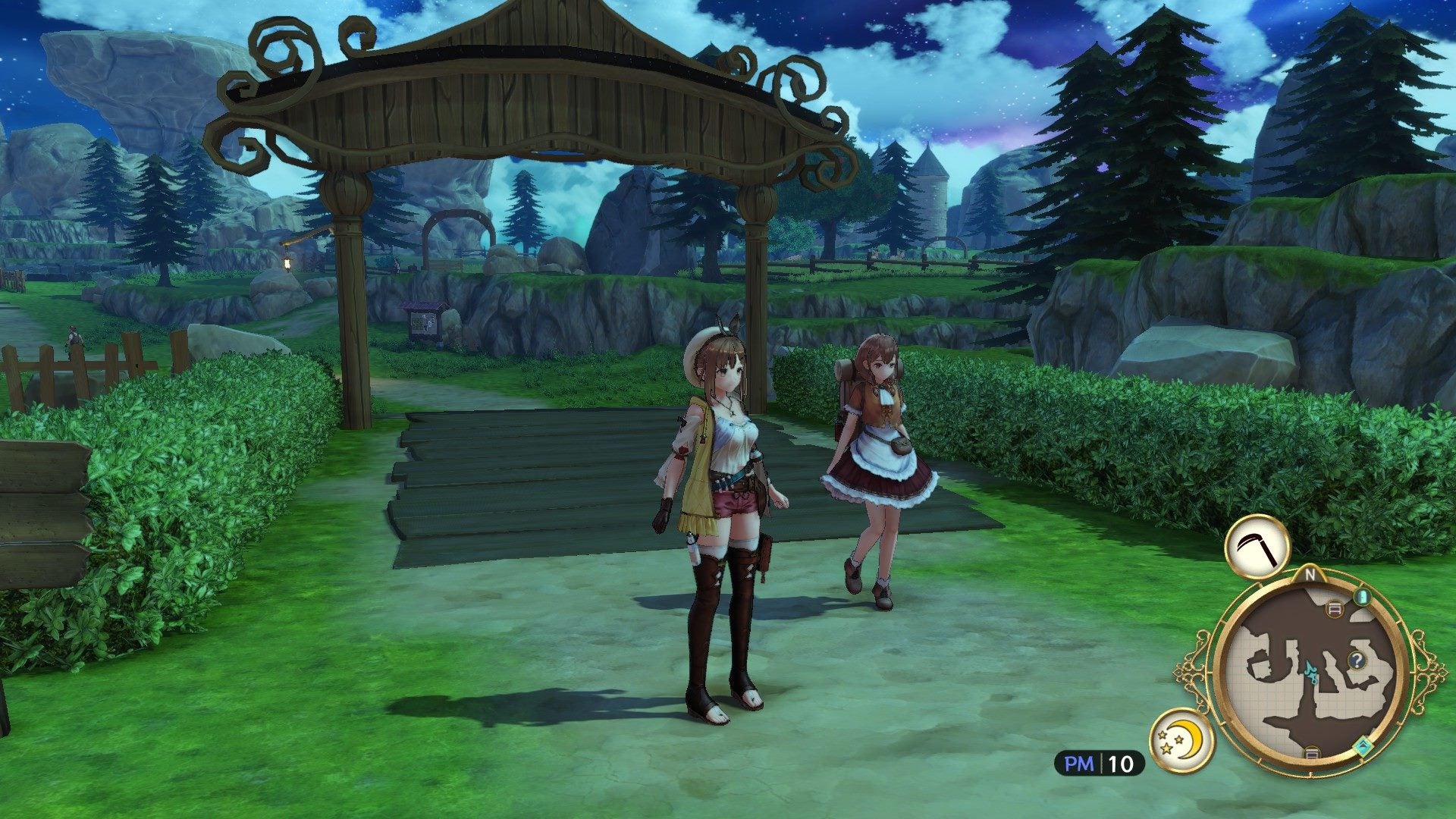The height and width of the screenshot is (819, 1456).
Task: Click the lower building marker on the minimap
Action: (x=1311, y=752)
